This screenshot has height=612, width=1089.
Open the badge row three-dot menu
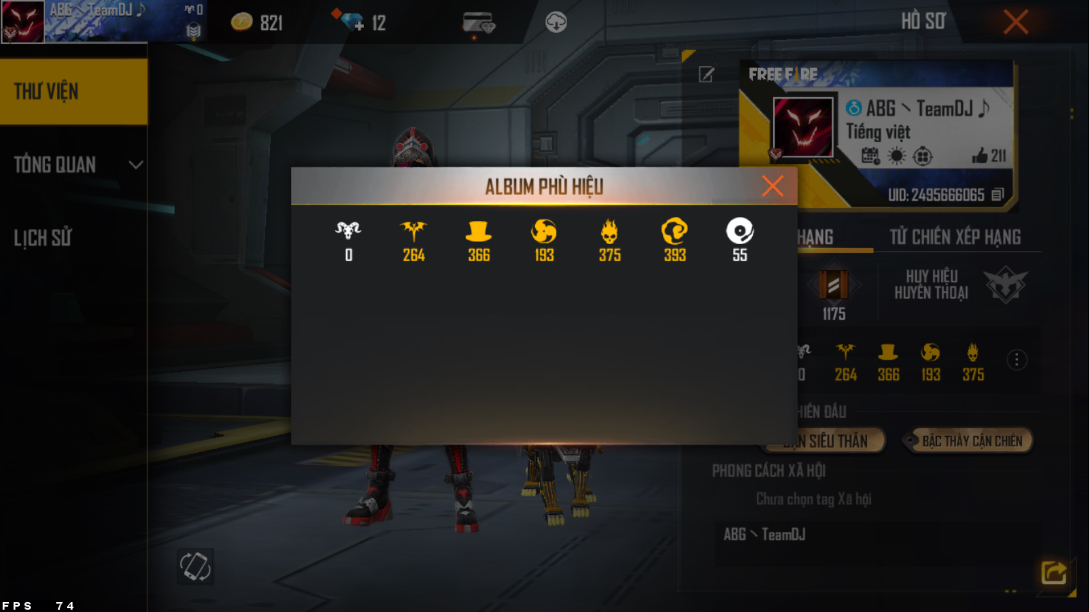pyautogui.click(x=1017, y=360)
